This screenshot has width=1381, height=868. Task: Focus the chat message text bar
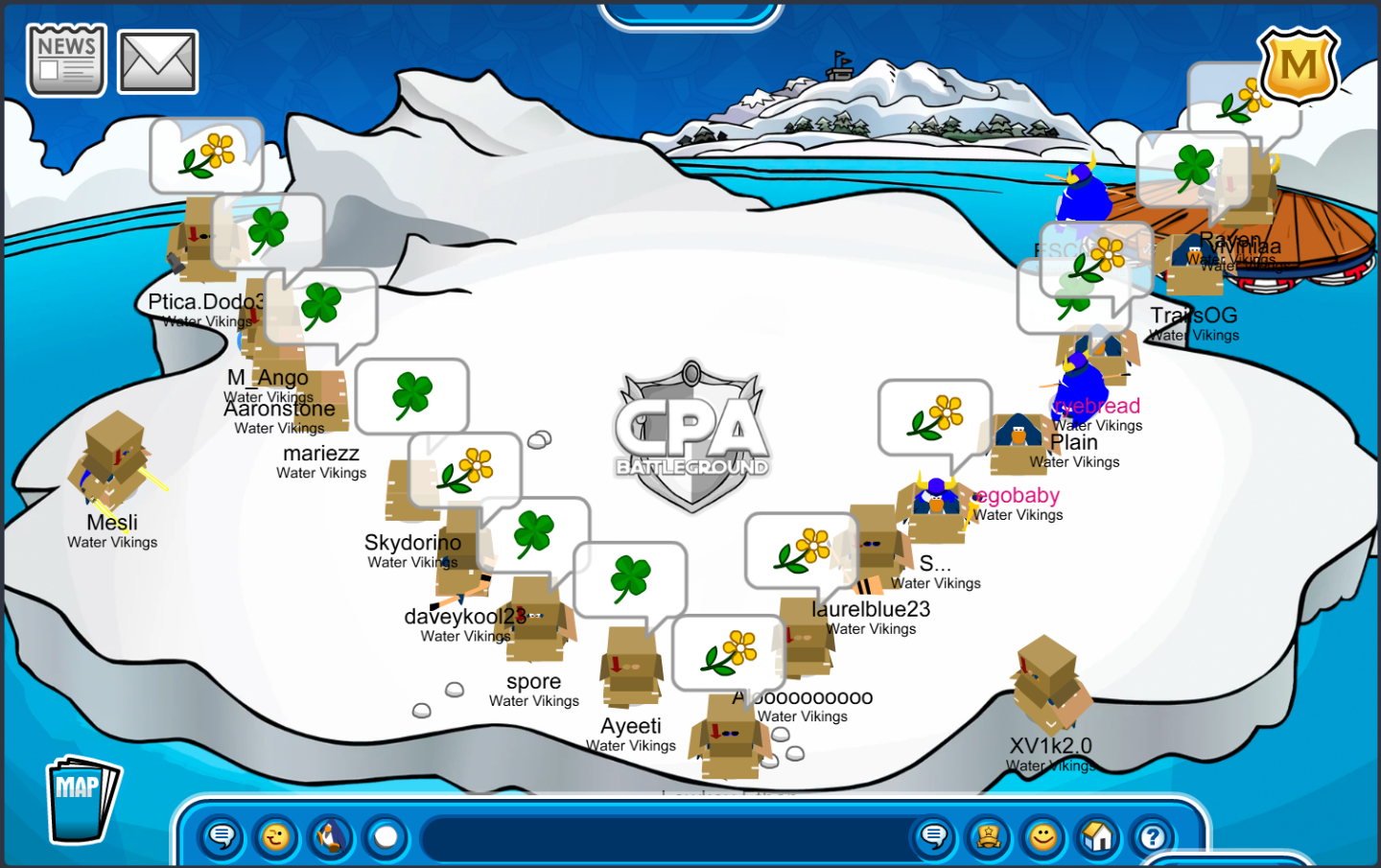[x=662, y=837]
